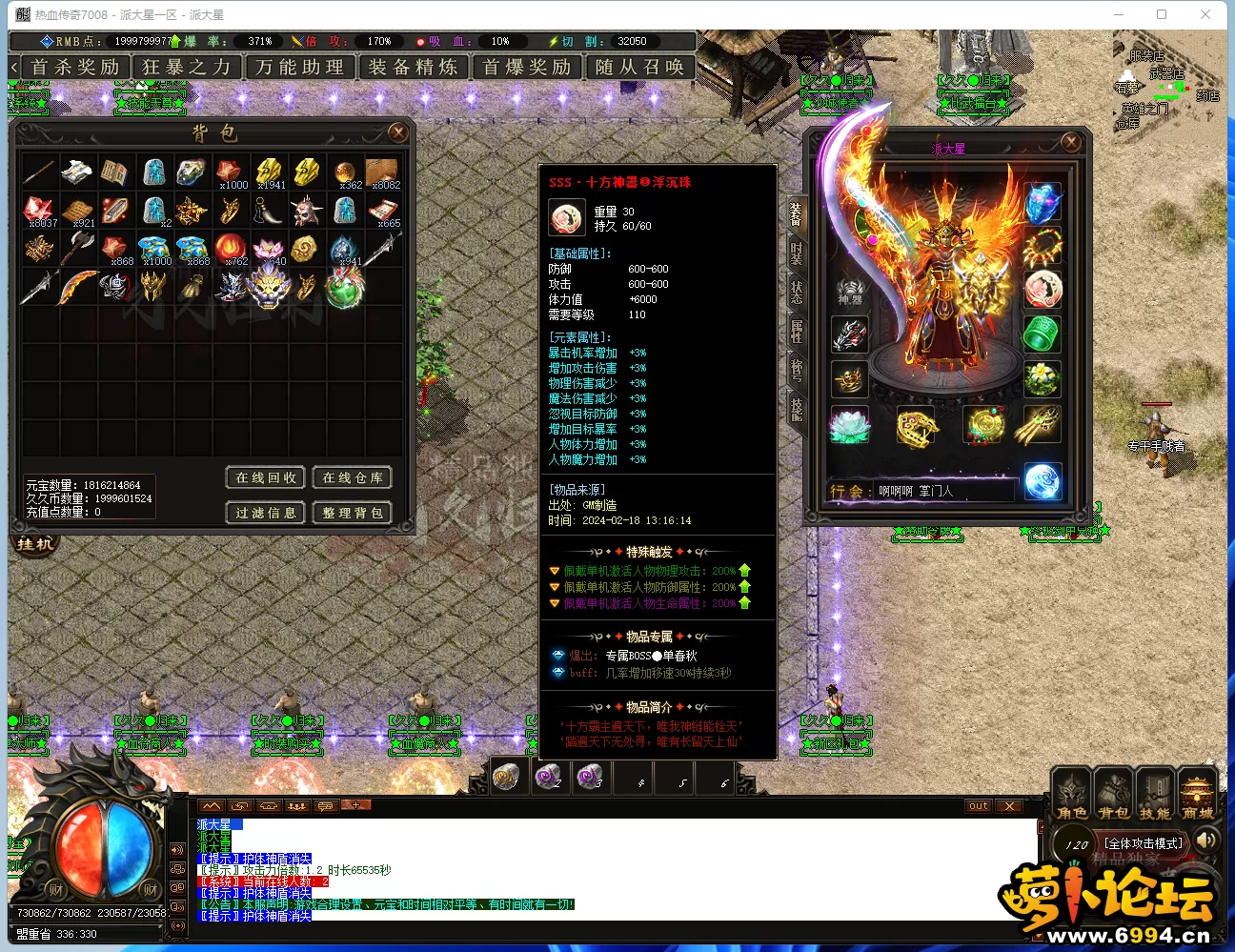Select the 装备精炼 top menu button
The image size is (1235, 952).
[413, 68]
